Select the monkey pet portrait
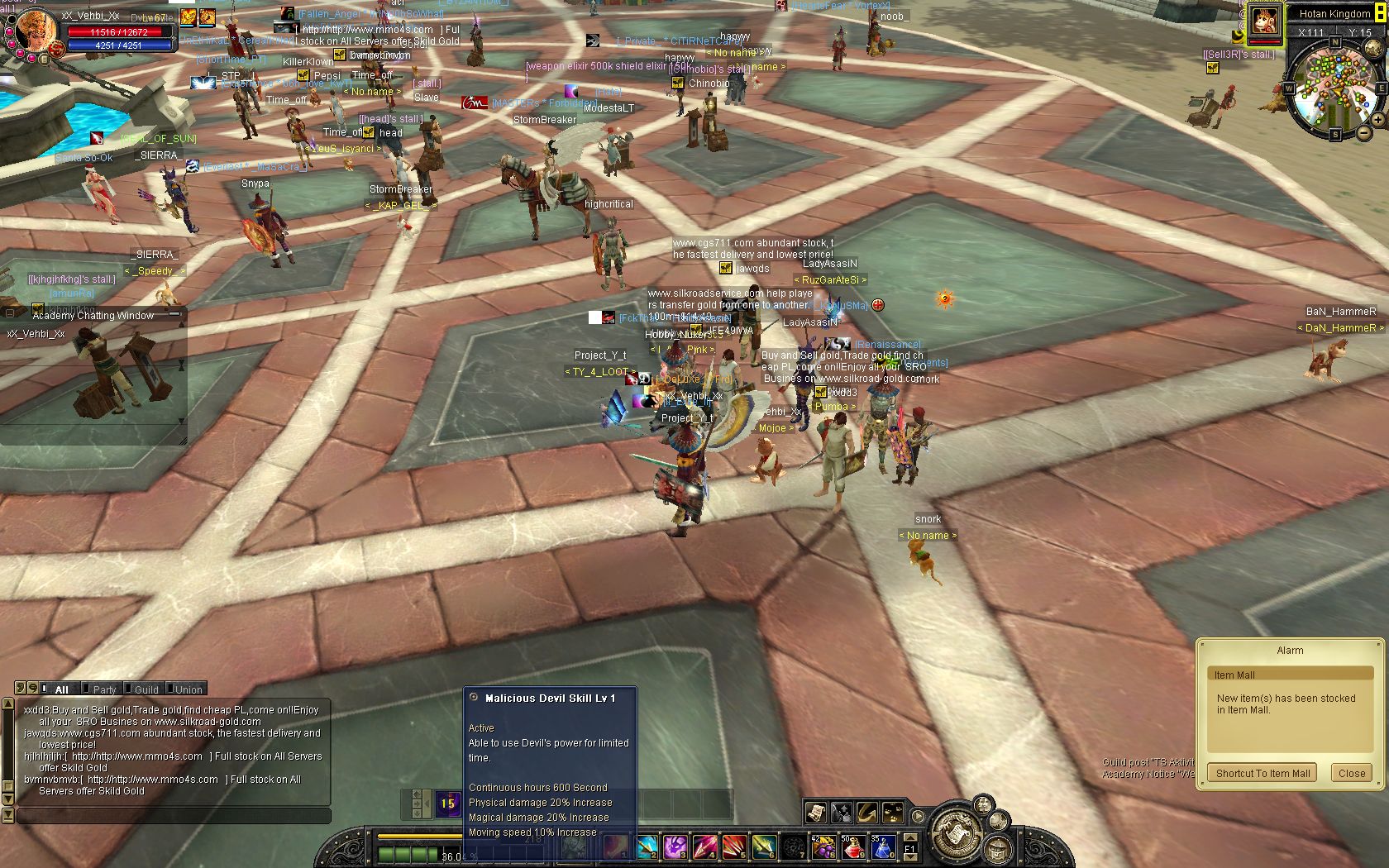The width and height of the screenshot is (1389, 868). click(1263, 20)
